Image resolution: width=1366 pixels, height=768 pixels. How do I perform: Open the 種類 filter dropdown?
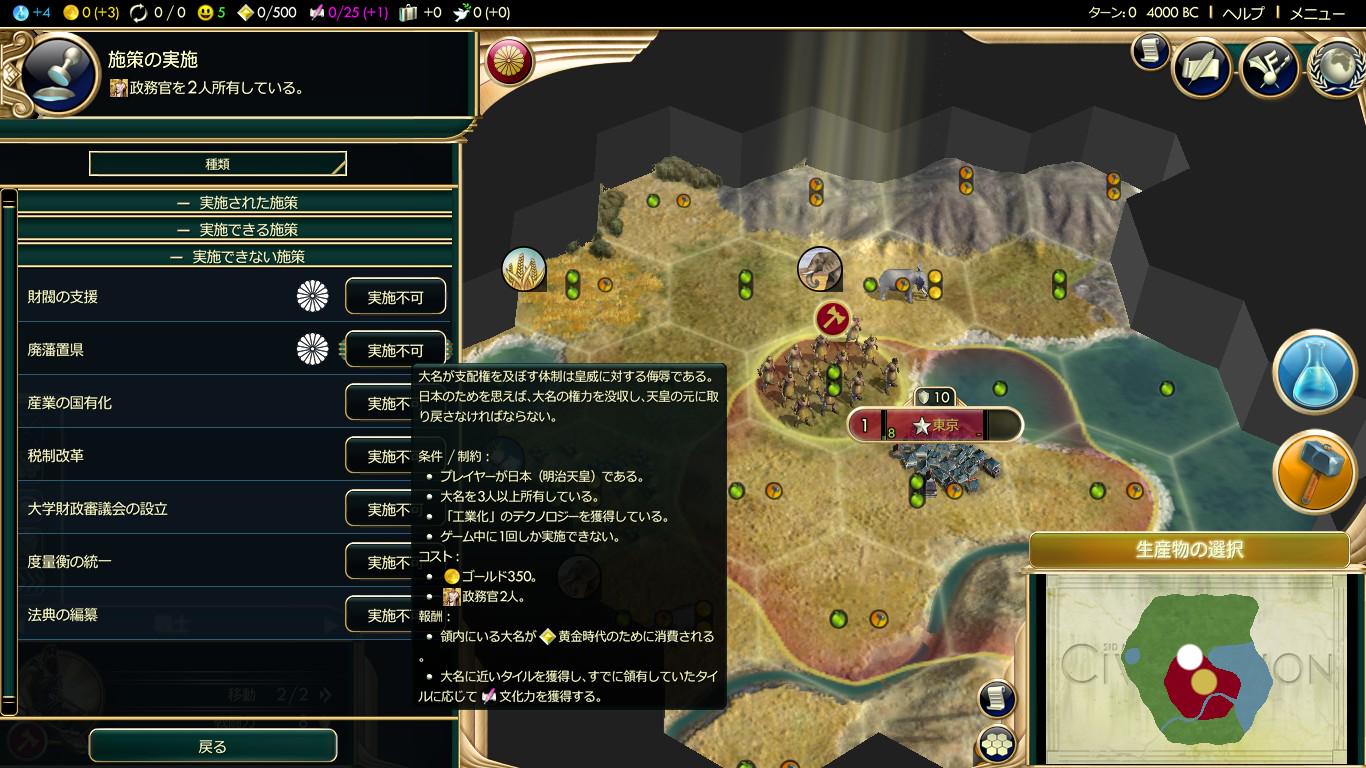pos(216,163)
